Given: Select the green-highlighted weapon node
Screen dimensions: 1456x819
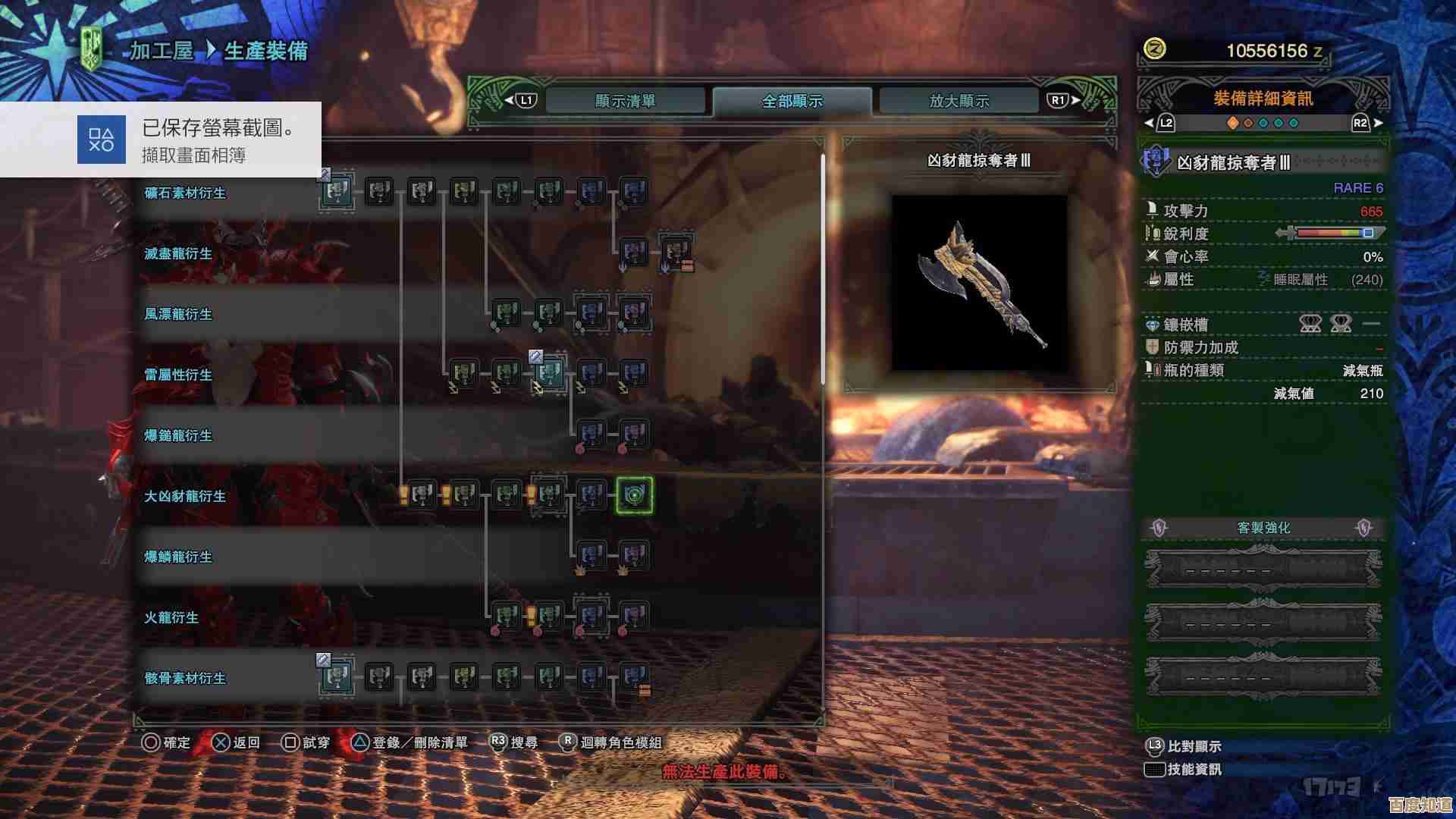Looking at the screenshot, I should point(634,495).
